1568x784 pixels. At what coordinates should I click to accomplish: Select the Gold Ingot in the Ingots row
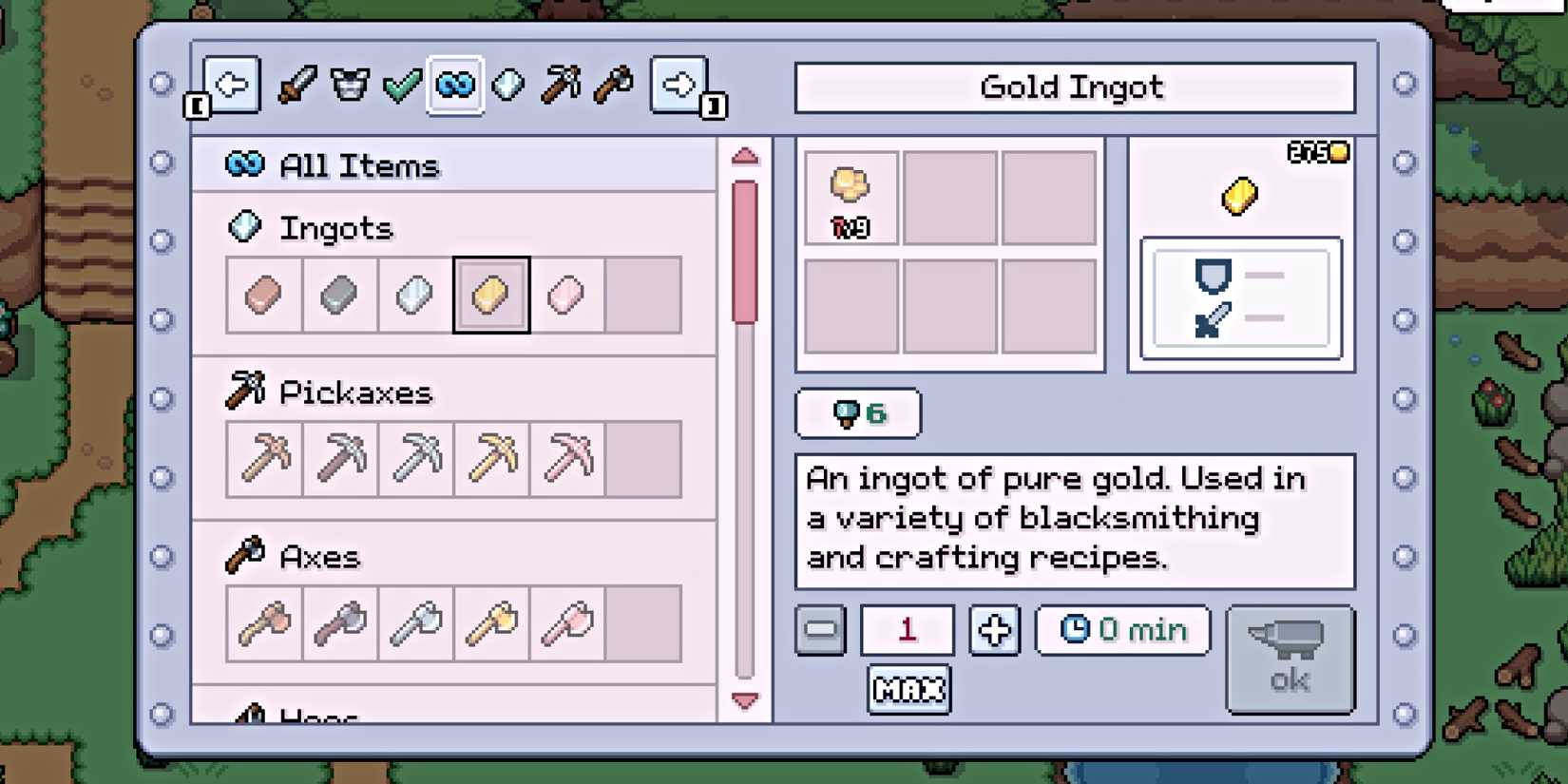pyautogui.click(x=490, y=295)
